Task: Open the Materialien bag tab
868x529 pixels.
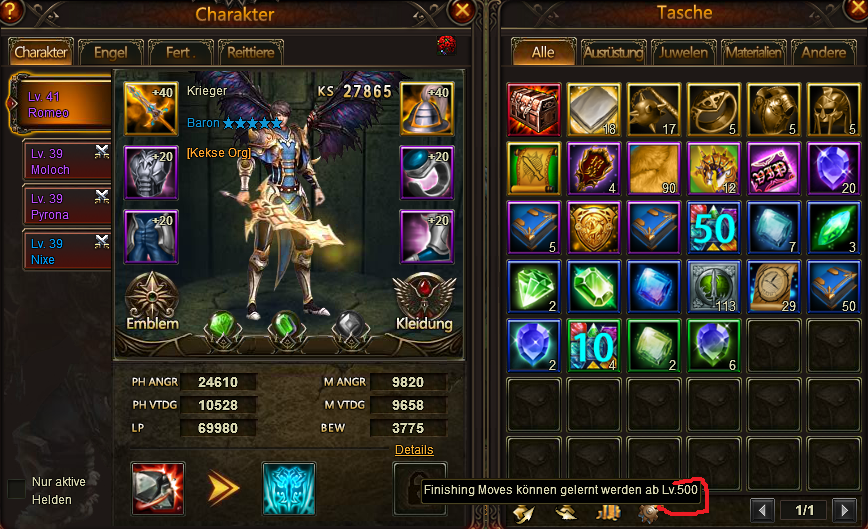Action: (754, 52)
